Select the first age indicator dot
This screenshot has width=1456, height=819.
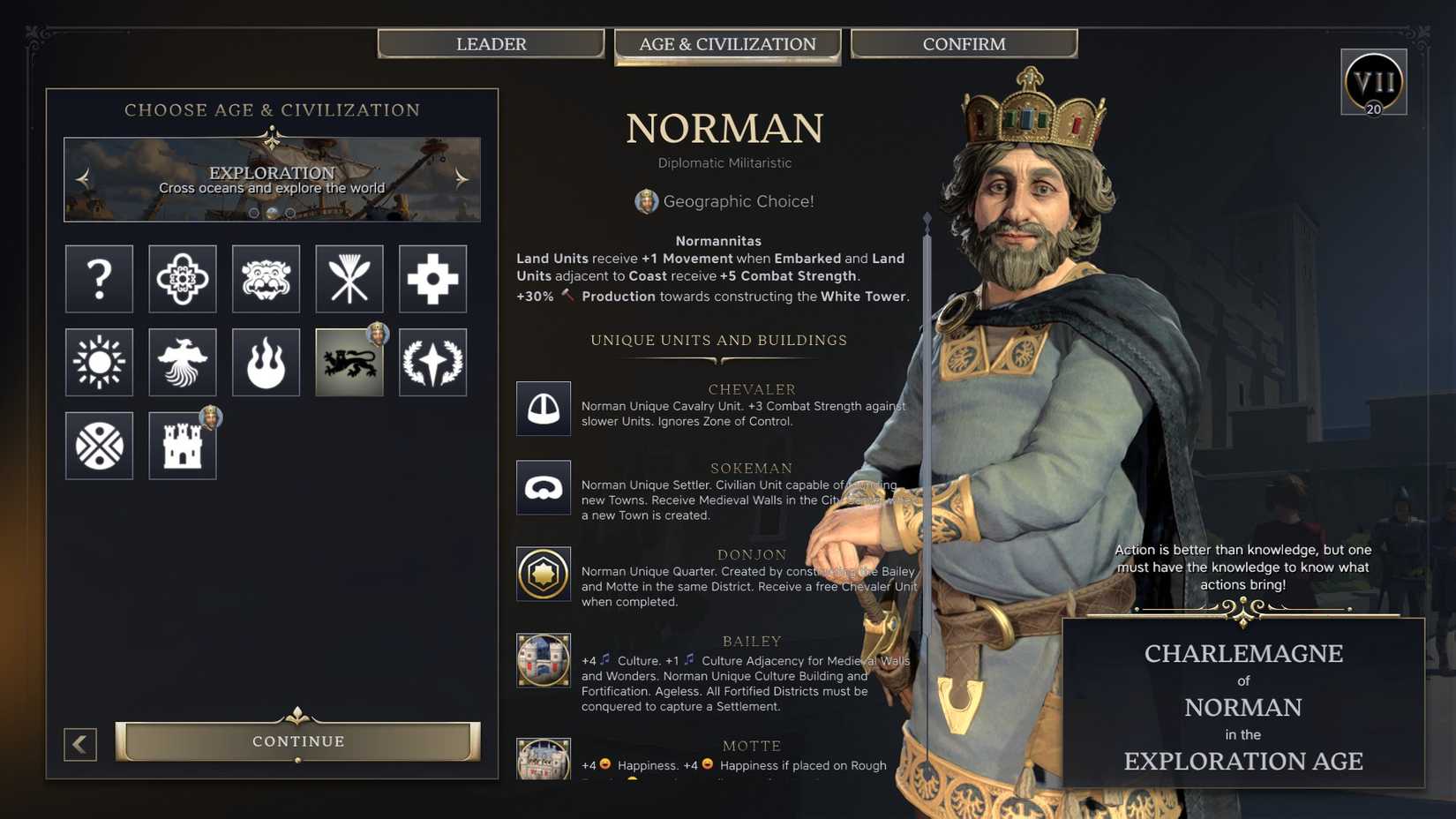pos(256,212)
